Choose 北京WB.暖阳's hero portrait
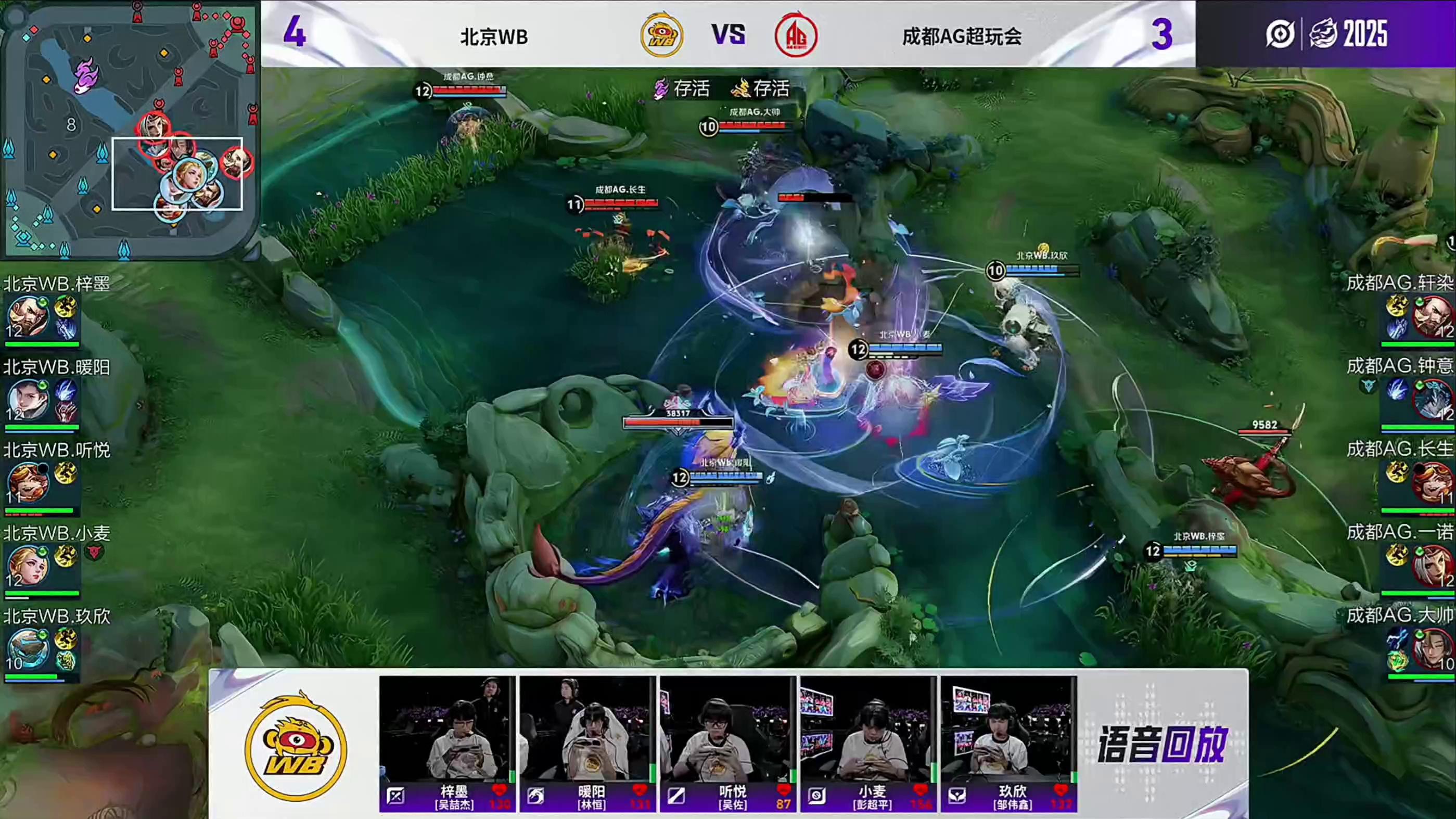 click(x=27, y=400)
